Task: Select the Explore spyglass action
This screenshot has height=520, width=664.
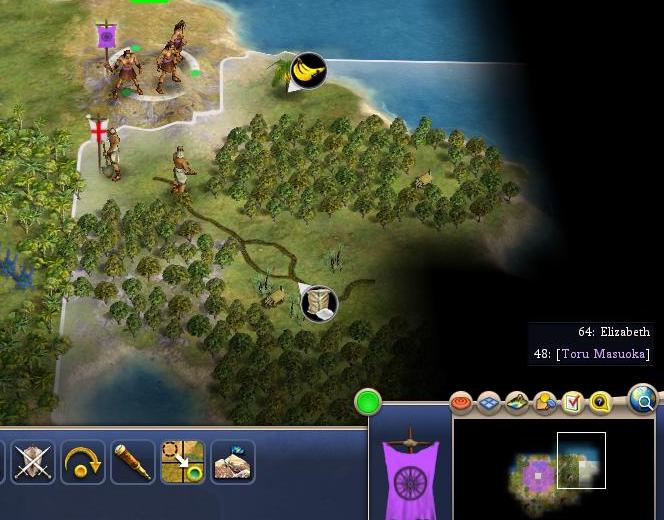Action: [x=133, y=462]
